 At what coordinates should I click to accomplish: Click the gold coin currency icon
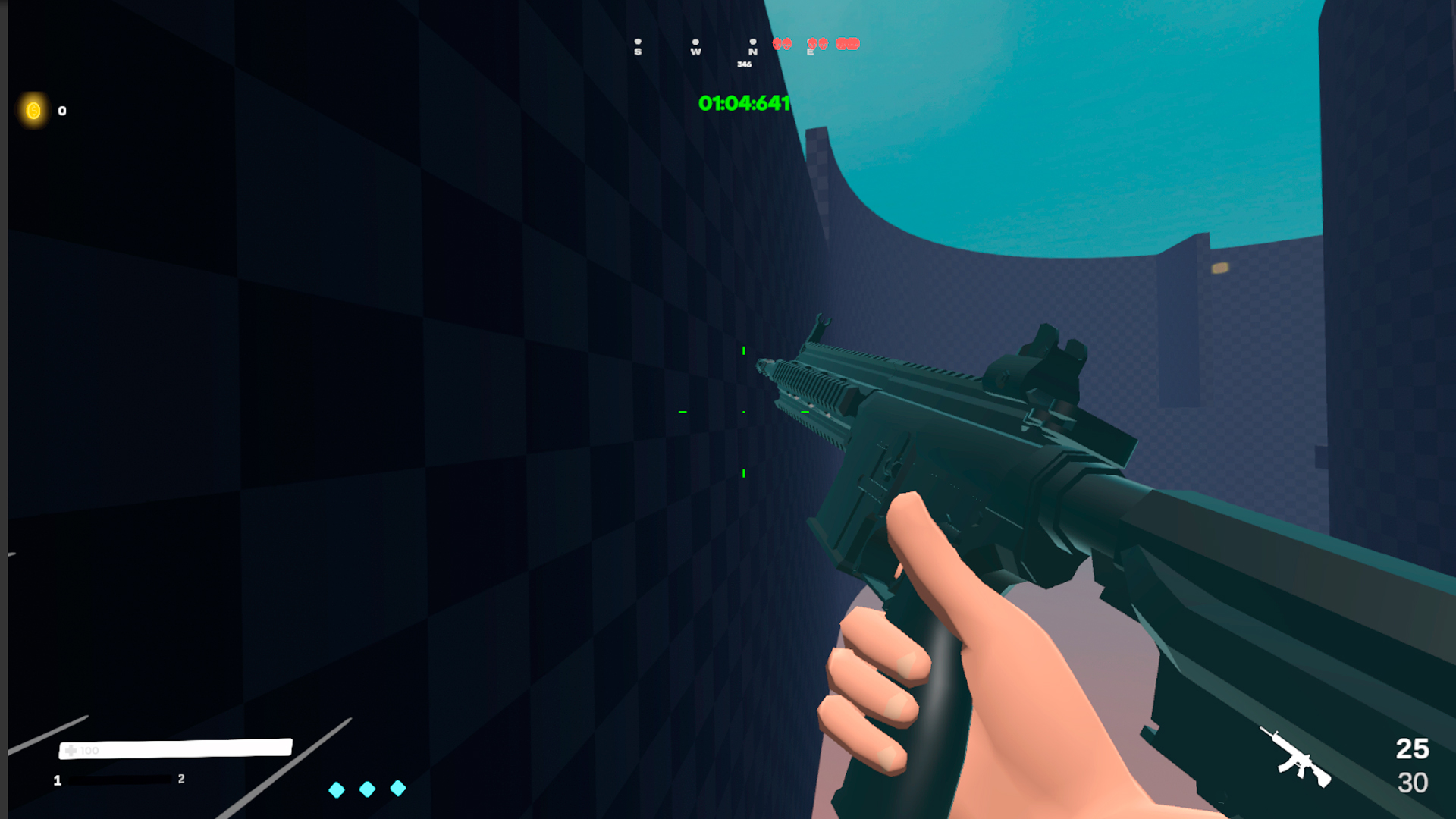[33, 111]
